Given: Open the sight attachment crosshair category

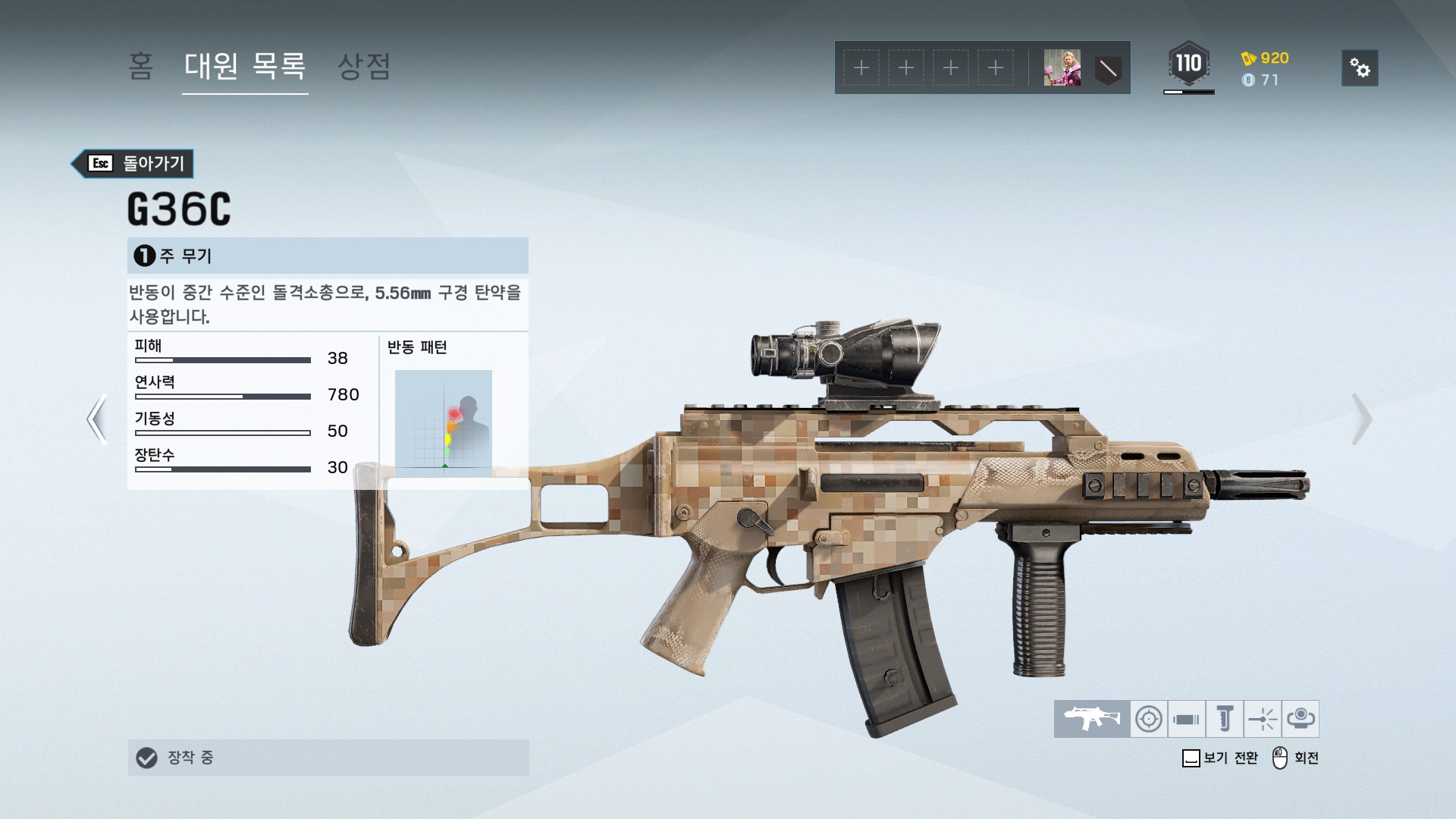Looking at the screenshot, I should (x=1148, y=718).
